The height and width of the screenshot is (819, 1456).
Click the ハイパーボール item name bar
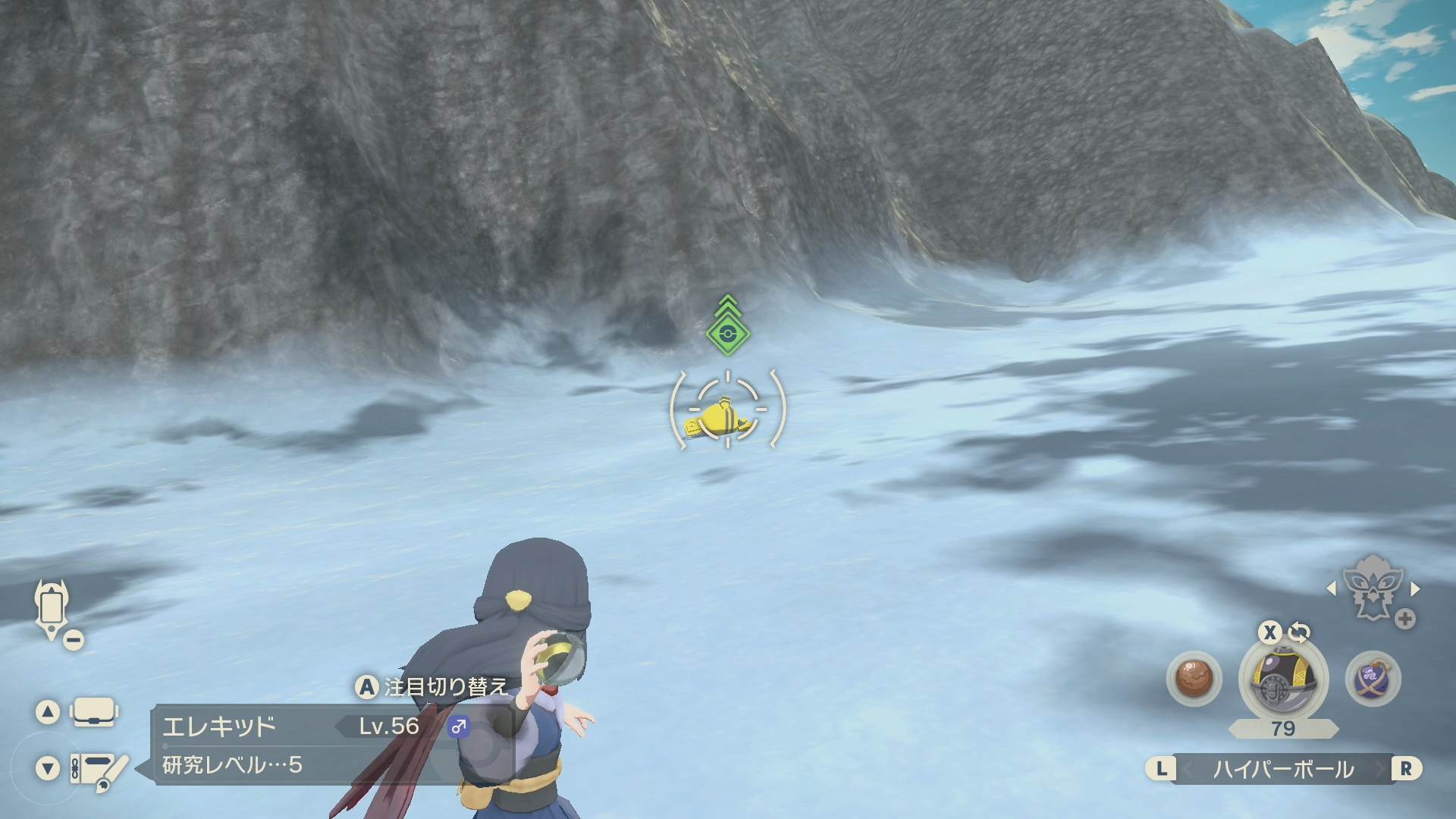point(1283,769)
